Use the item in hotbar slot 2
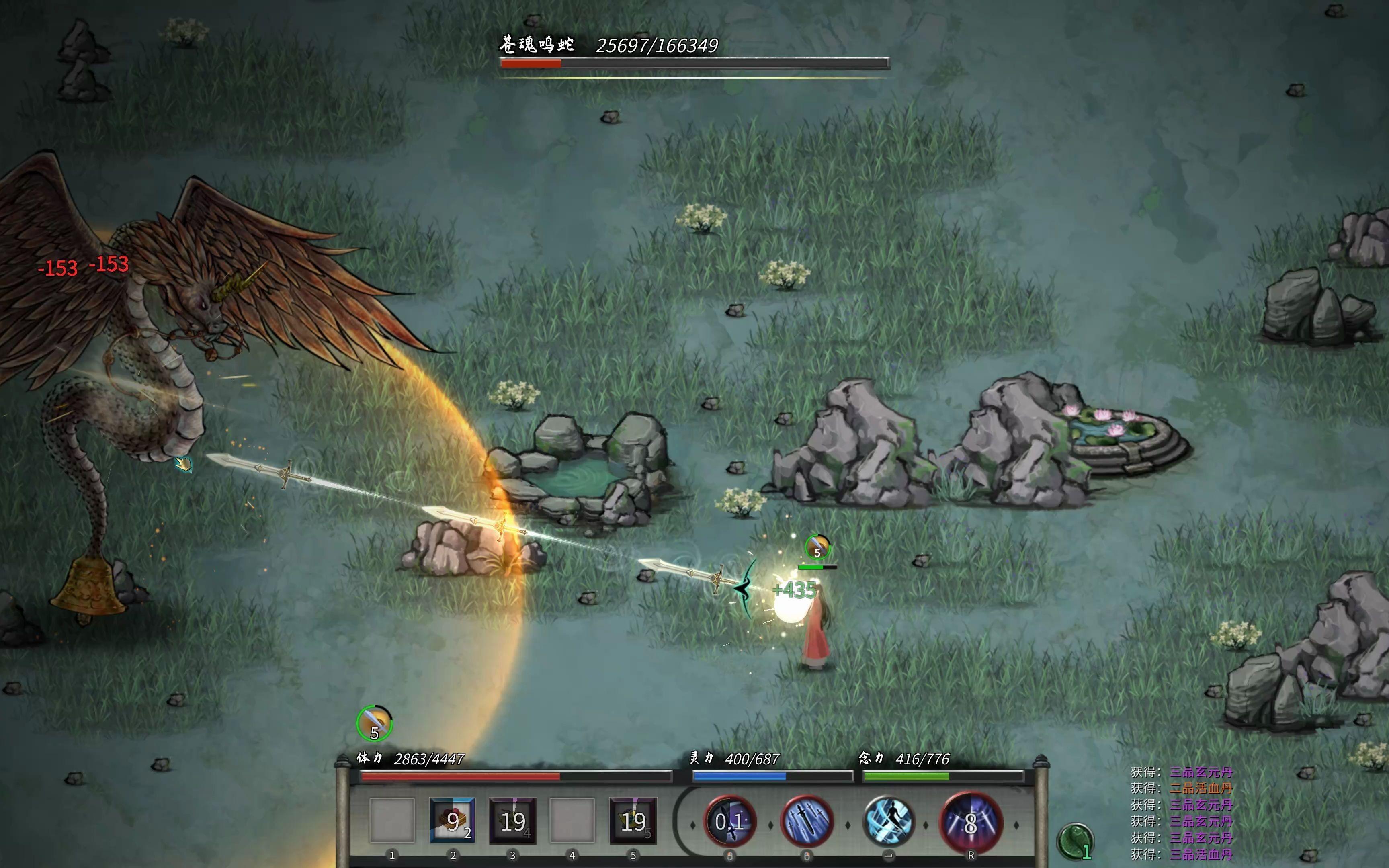This screenshot has width=1389, height=868. [452, 821]
